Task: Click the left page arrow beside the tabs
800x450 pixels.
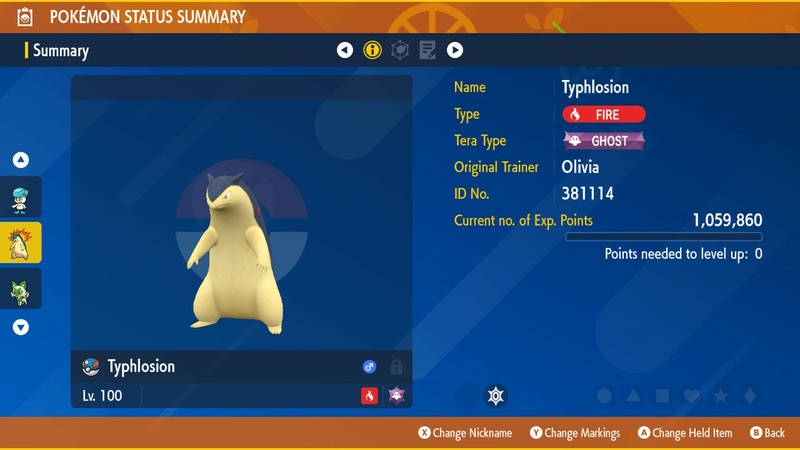Action: (x=345, y=50)
